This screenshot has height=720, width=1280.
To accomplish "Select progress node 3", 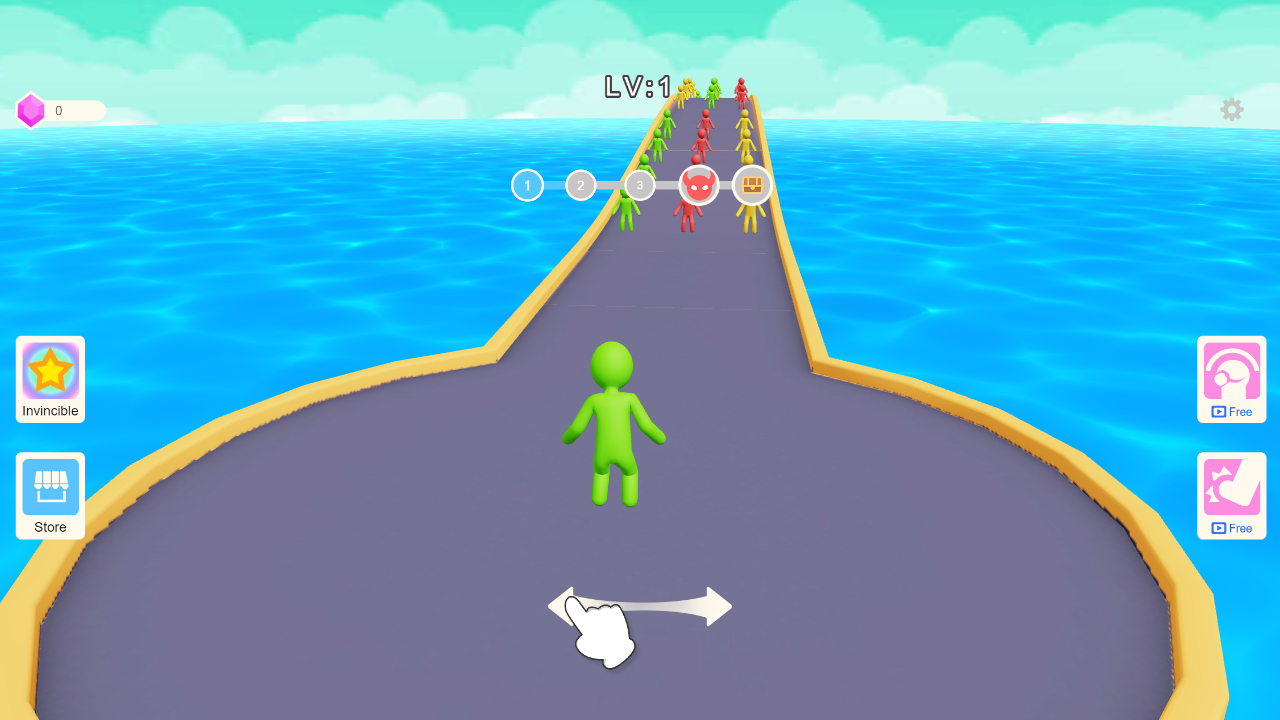I will pyautogui.click(x=639, y=185).
